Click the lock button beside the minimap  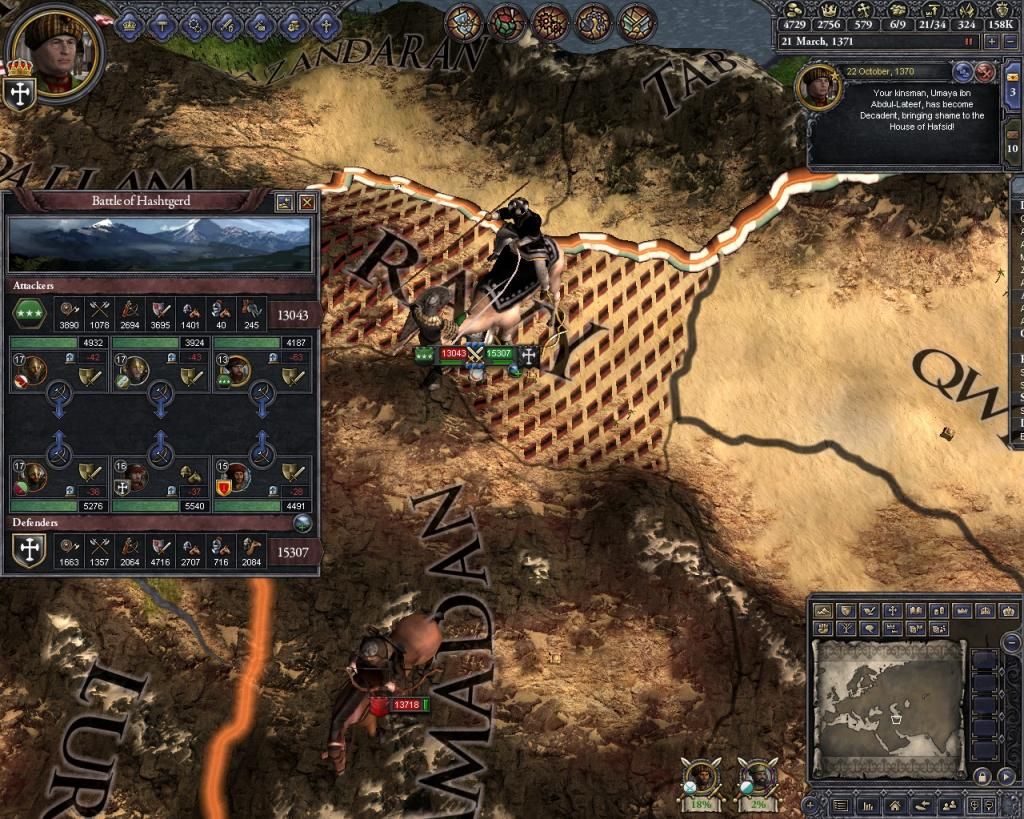[x=981, y=776]
